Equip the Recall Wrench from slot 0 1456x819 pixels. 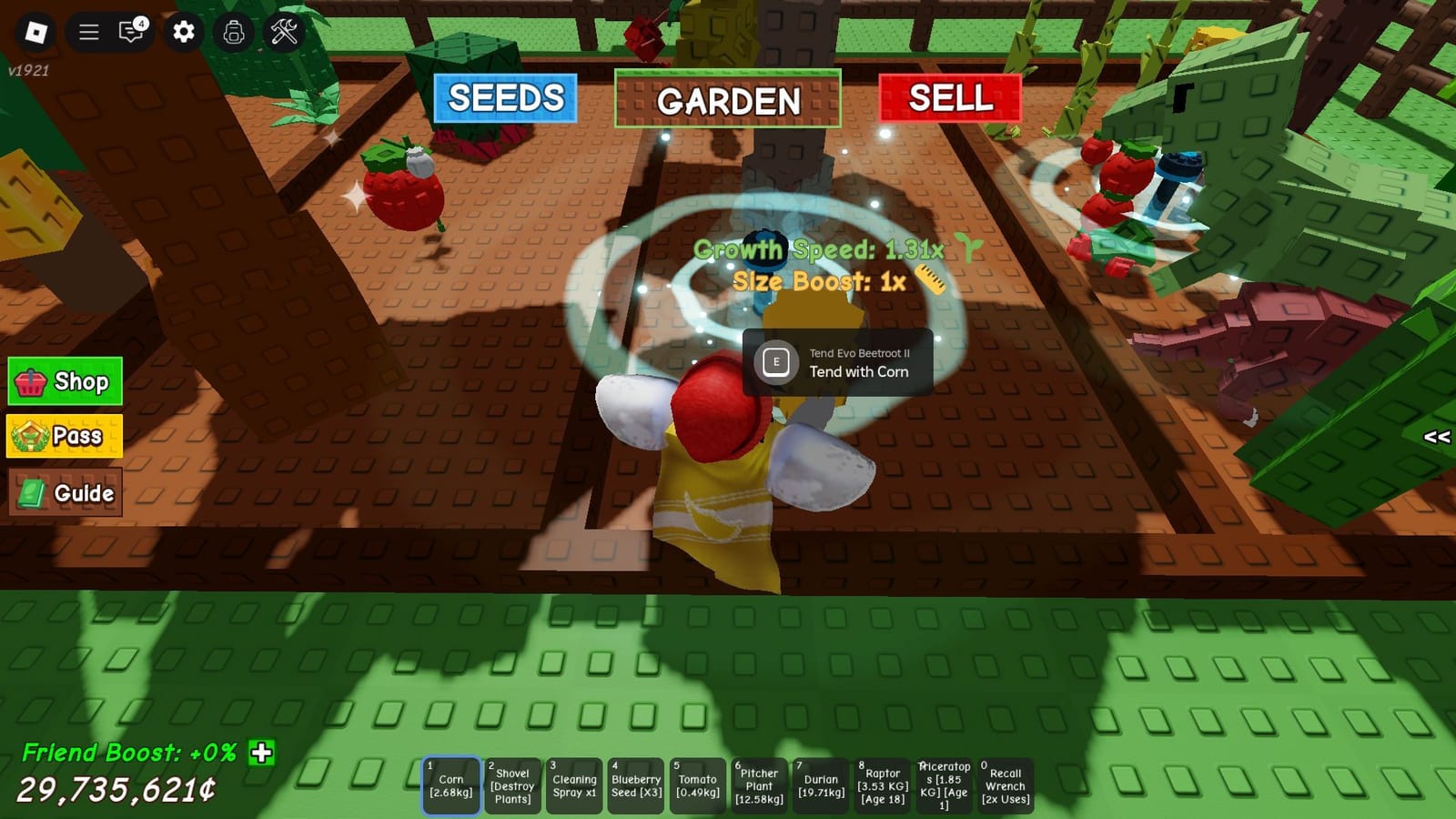[x=1006, y=784]
